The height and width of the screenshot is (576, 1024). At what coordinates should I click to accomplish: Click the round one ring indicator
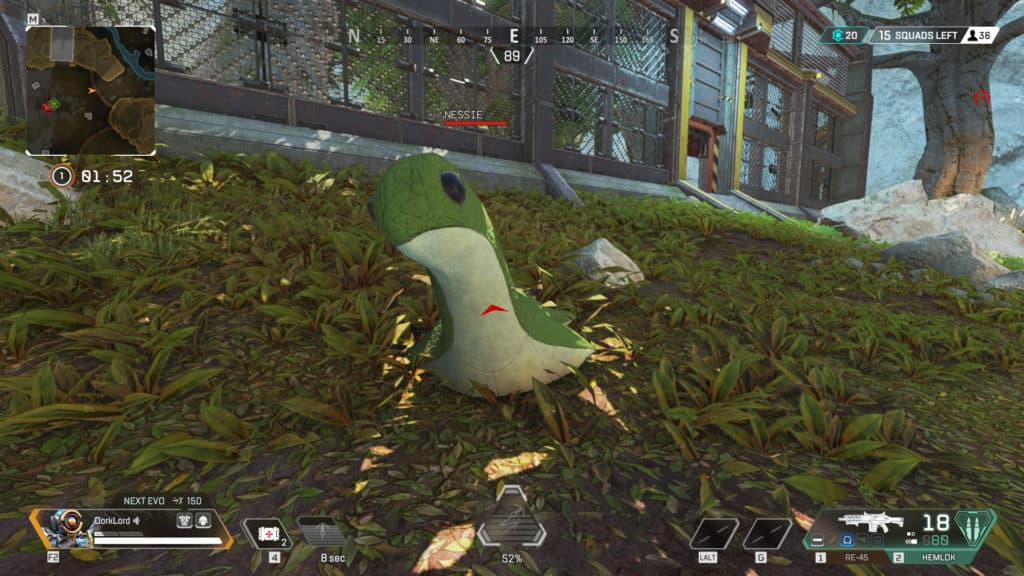pos(61,177)
